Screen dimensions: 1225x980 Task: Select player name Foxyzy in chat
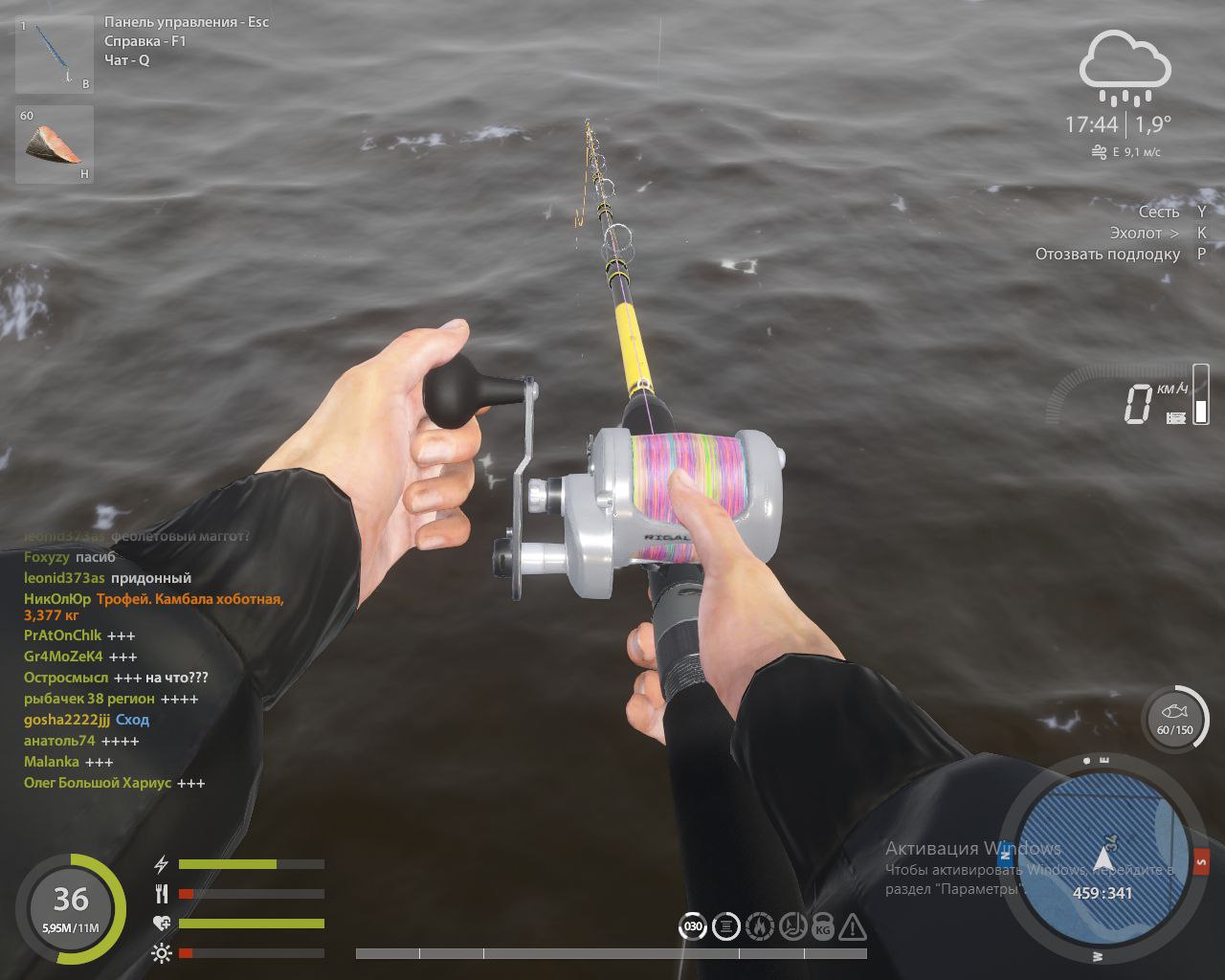(47, 557)
